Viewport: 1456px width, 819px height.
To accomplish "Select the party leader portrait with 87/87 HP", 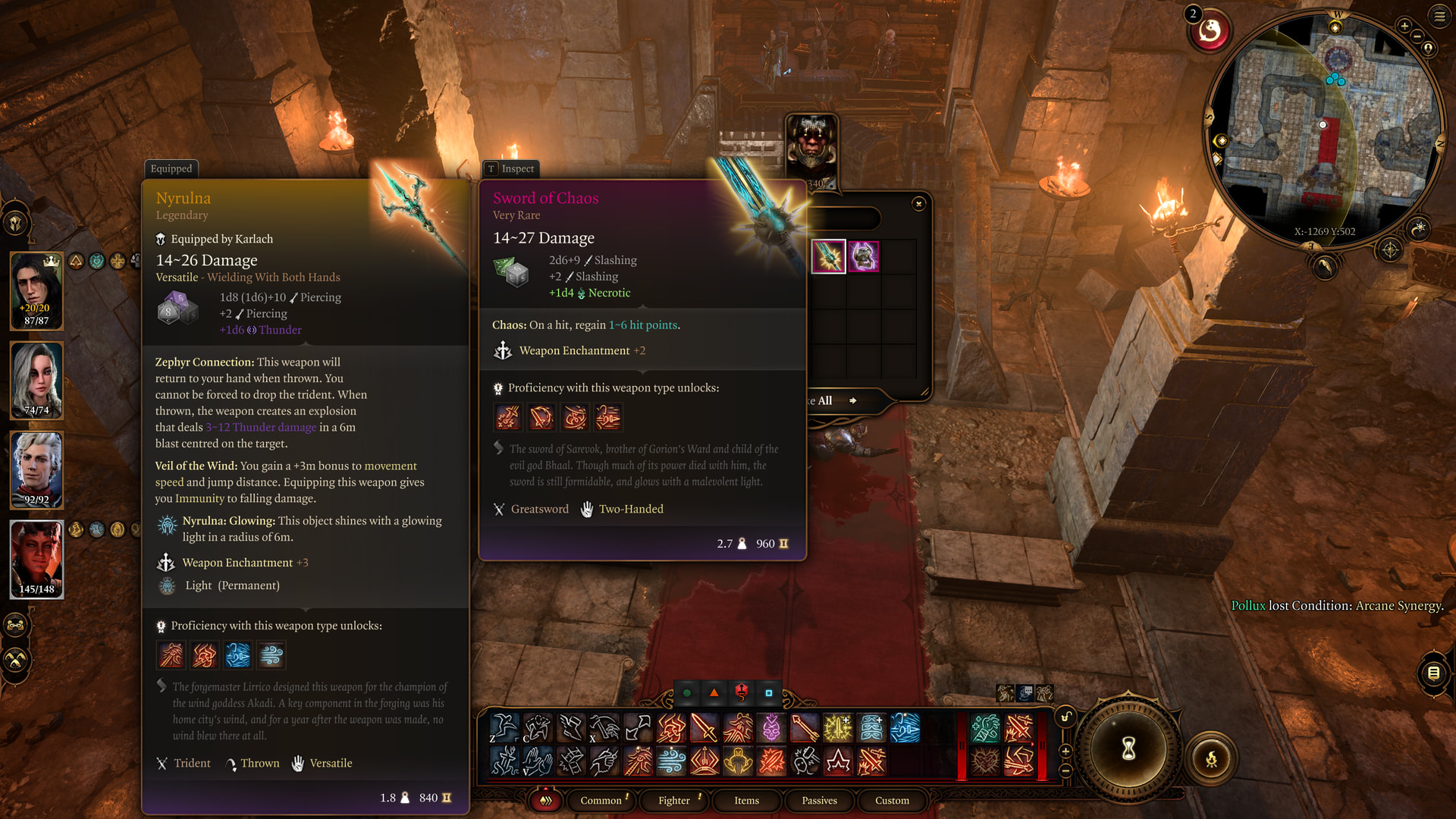I will tap(36, 291).
